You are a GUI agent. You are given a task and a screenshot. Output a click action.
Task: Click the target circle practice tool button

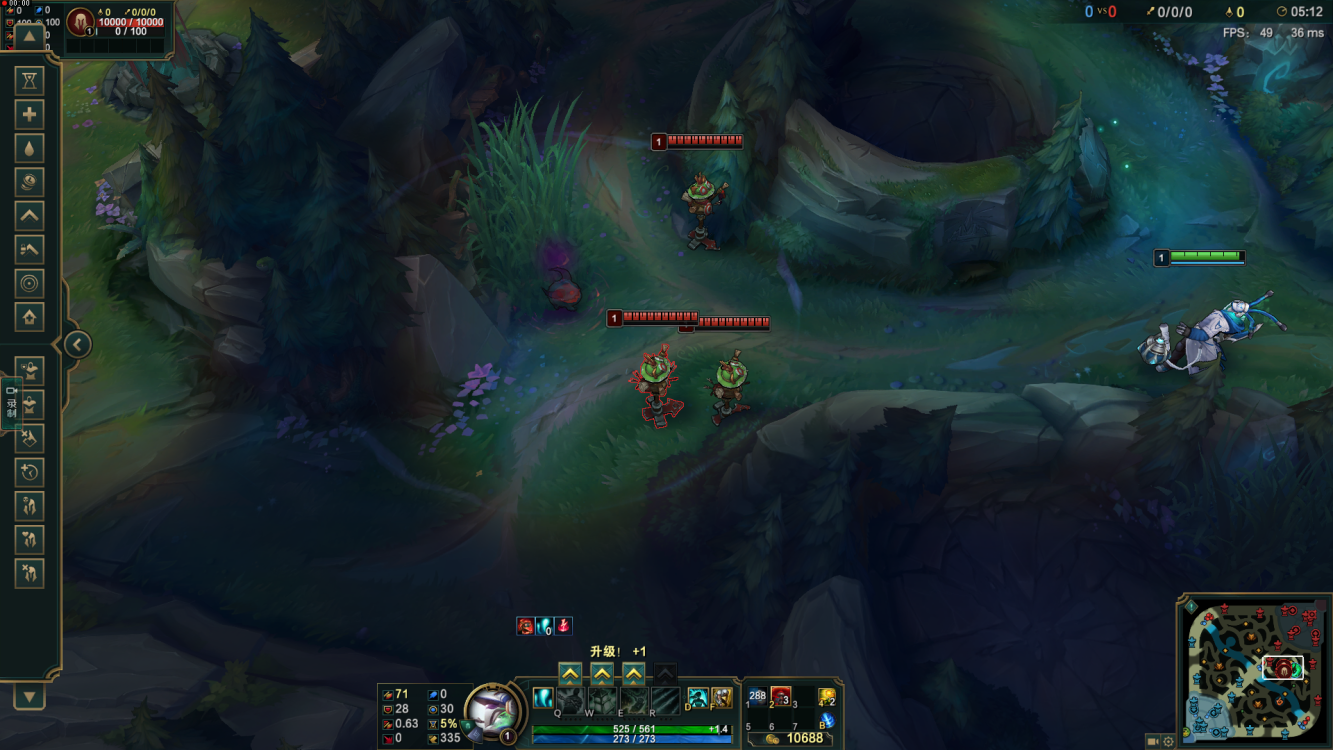(x=29, y=284)
